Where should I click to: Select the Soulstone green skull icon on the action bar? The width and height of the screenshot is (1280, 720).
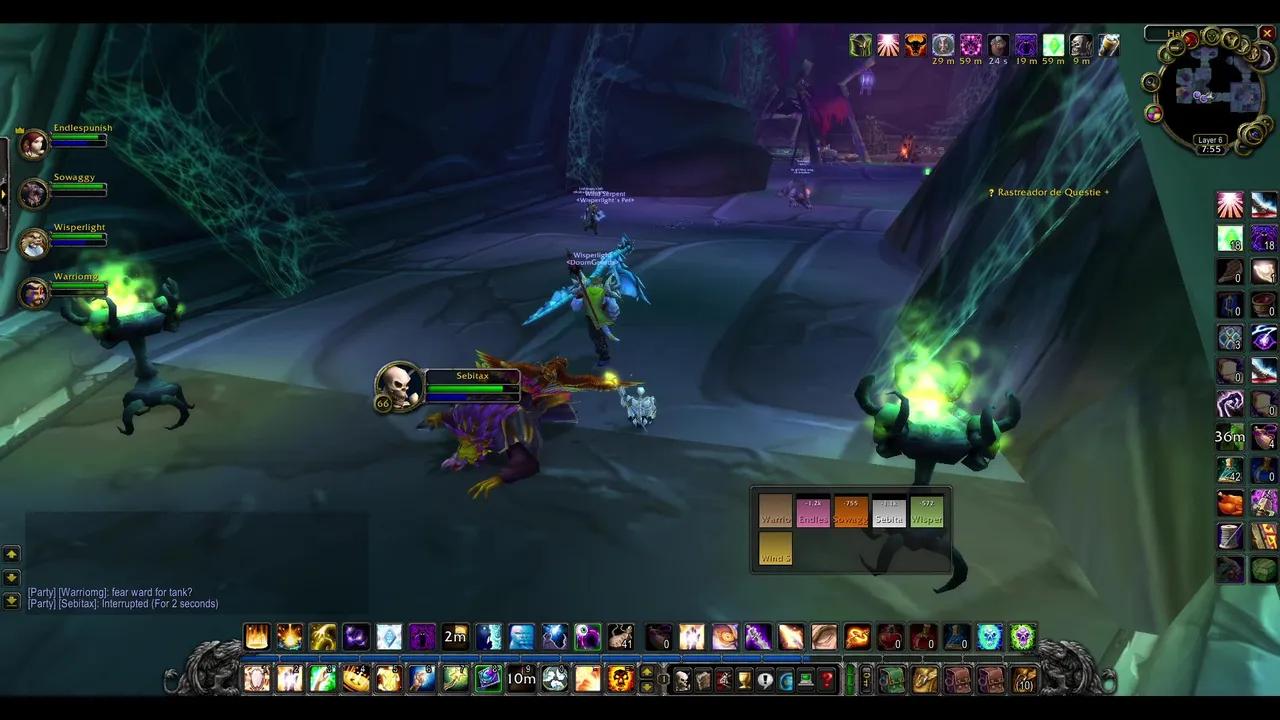1020,637
